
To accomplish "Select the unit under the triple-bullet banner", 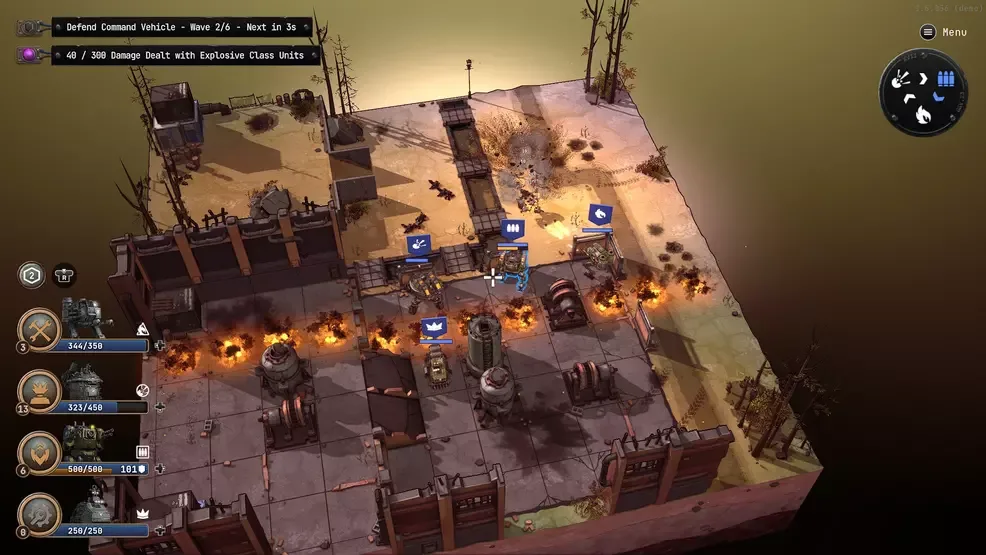I will (512, 266).
